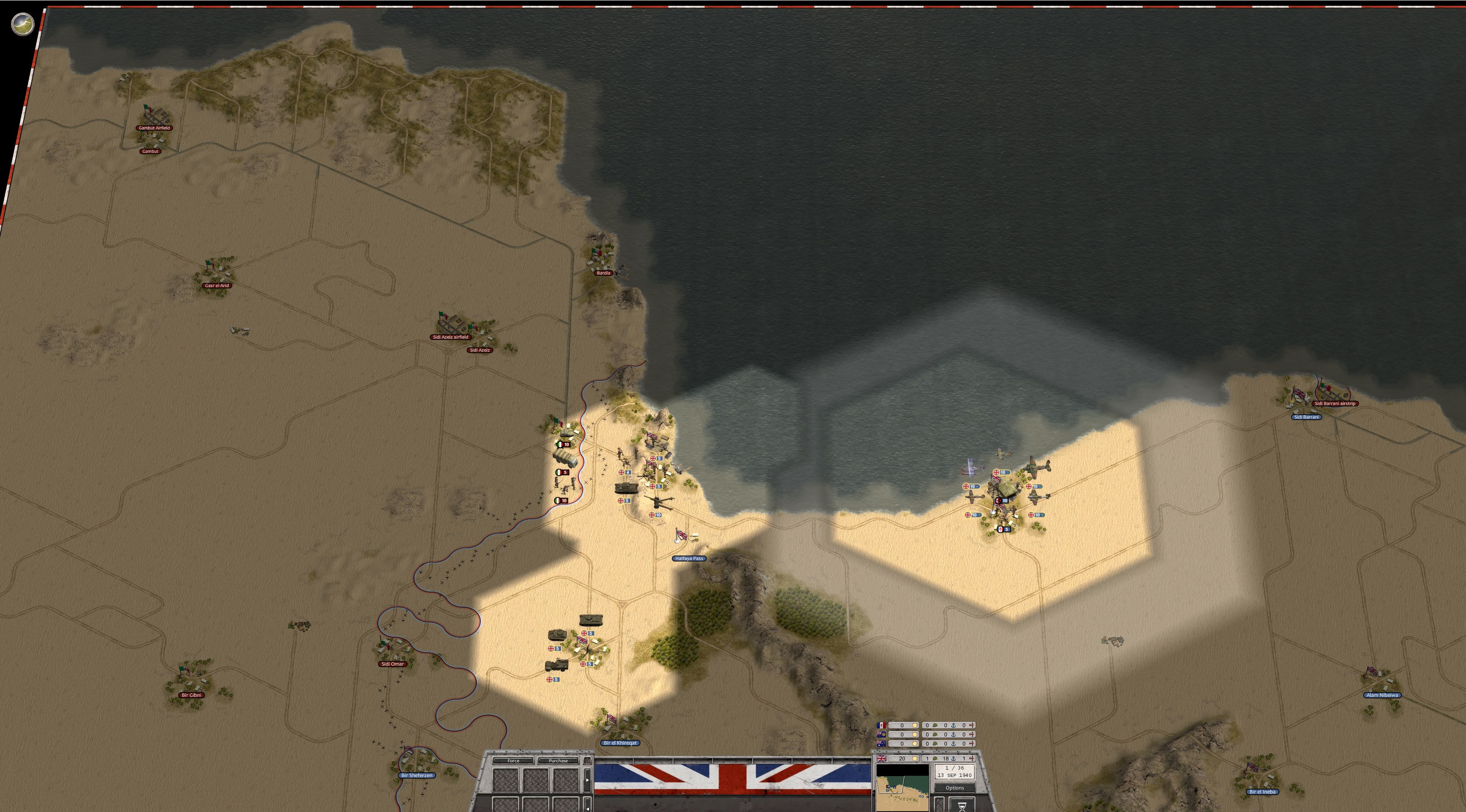
Task: Switch to the Purchase tab
Action: tap(558, 760)
